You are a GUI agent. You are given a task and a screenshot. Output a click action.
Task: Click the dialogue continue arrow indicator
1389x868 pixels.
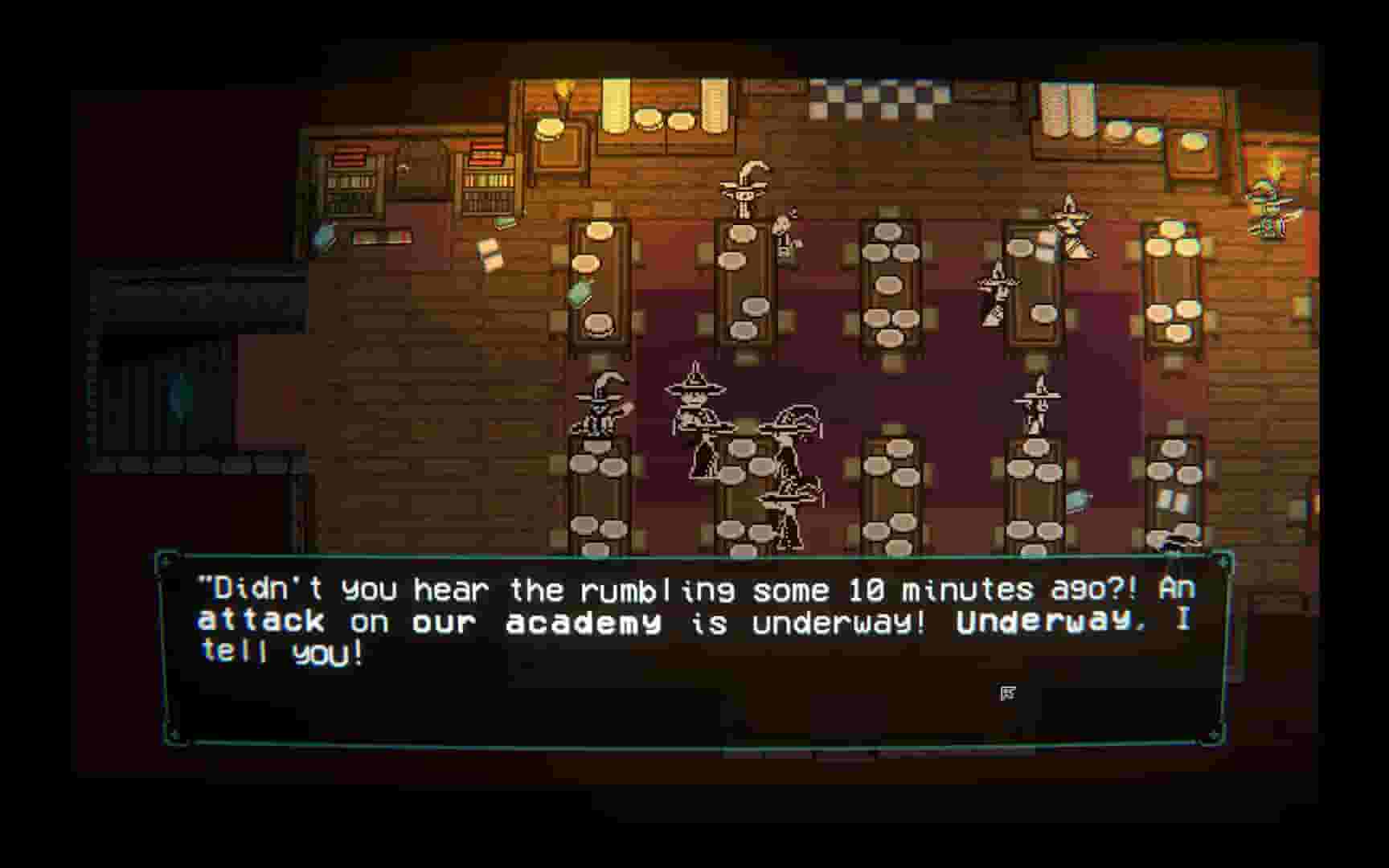point(1009,692)
